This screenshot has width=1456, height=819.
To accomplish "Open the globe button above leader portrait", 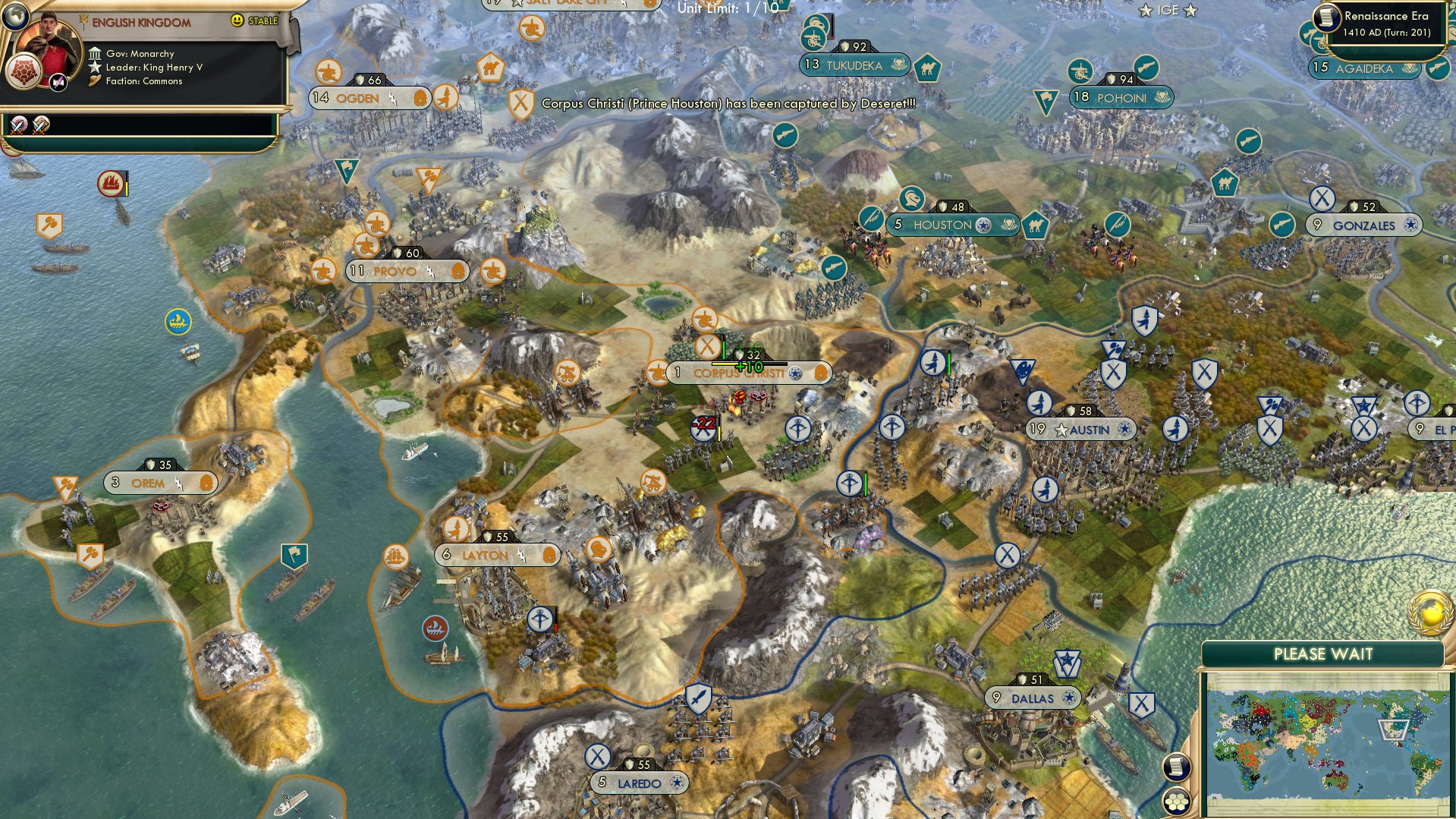I will pos(15,15).
